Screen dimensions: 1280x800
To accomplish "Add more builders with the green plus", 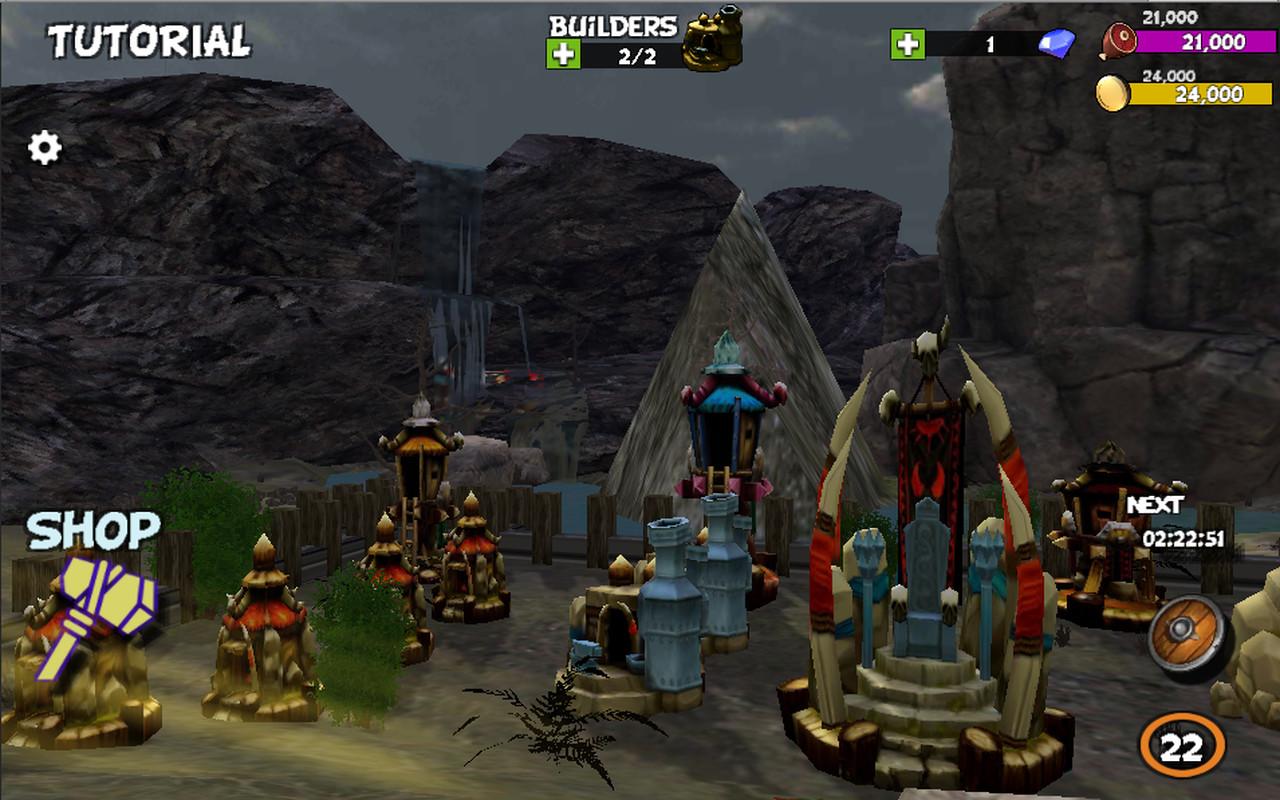I will pos(563,54).
